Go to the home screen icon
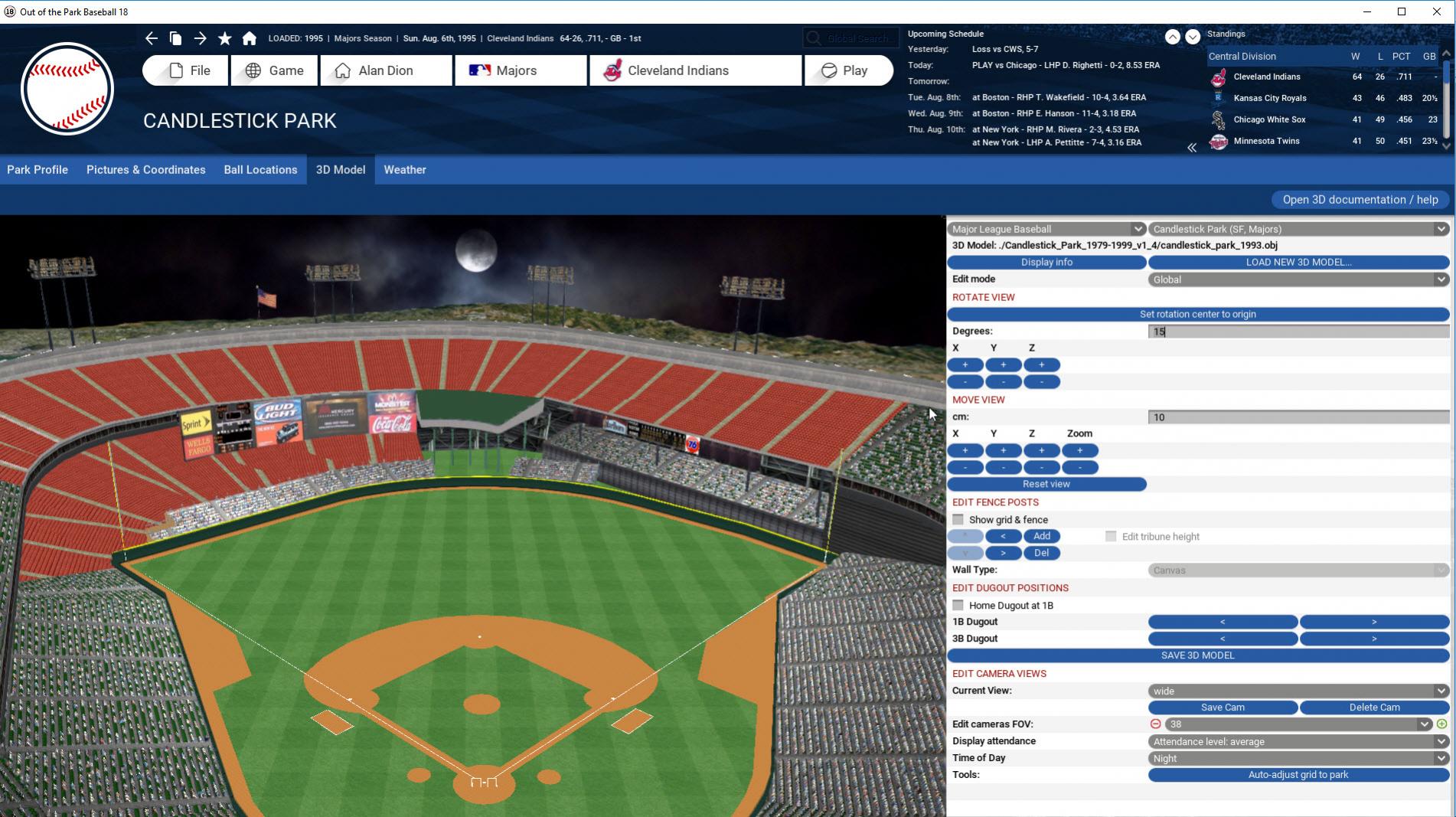This screenshot has width=1456, height=817. click(x=250, y=38)
